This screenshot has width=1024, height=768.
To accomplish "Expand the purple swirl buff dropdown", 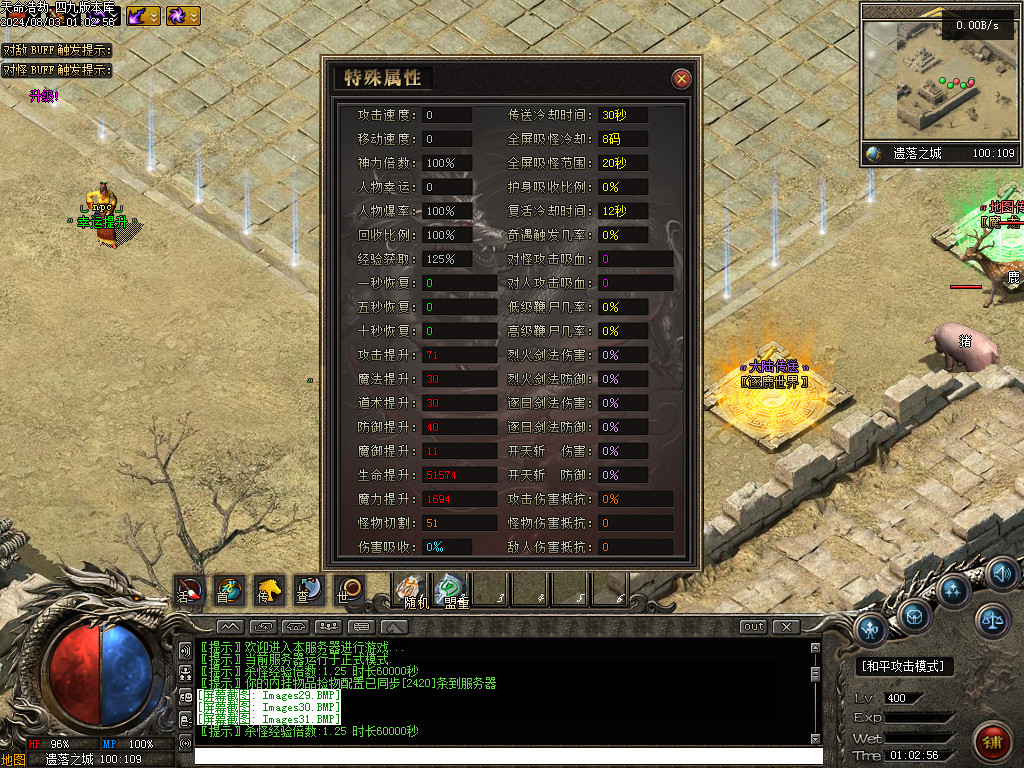I will click(193, 16).
